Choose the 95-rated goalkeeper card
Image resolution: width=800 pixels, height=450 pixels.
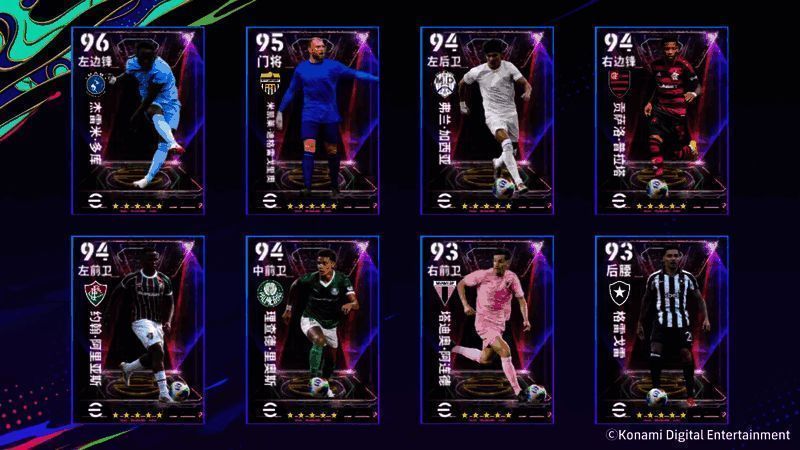click(x=312, y=120)
